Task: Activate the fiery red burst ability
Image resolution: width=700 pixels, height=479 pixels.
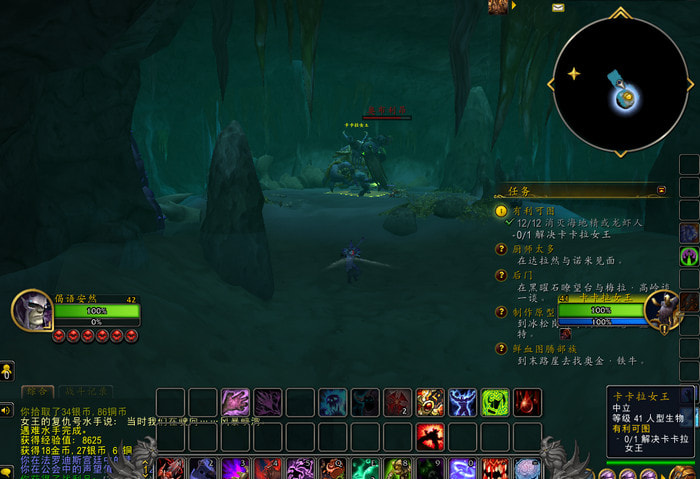Action: click(x=430, y=436)
